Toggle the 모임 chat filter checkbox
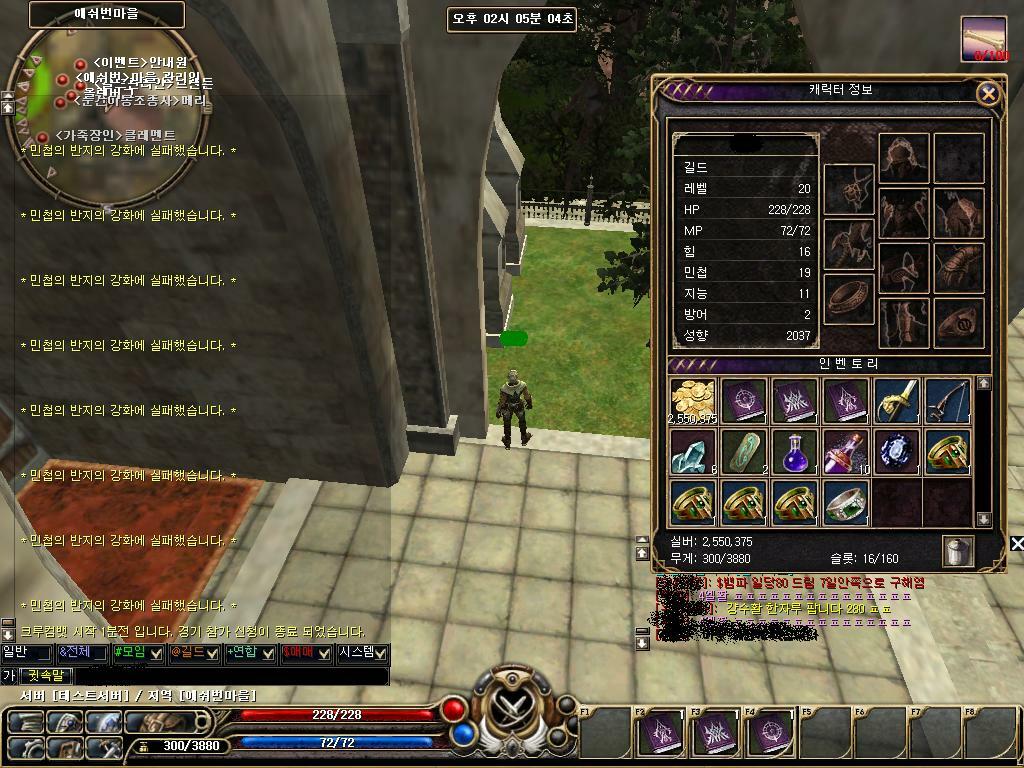 (x=156, y=653)
